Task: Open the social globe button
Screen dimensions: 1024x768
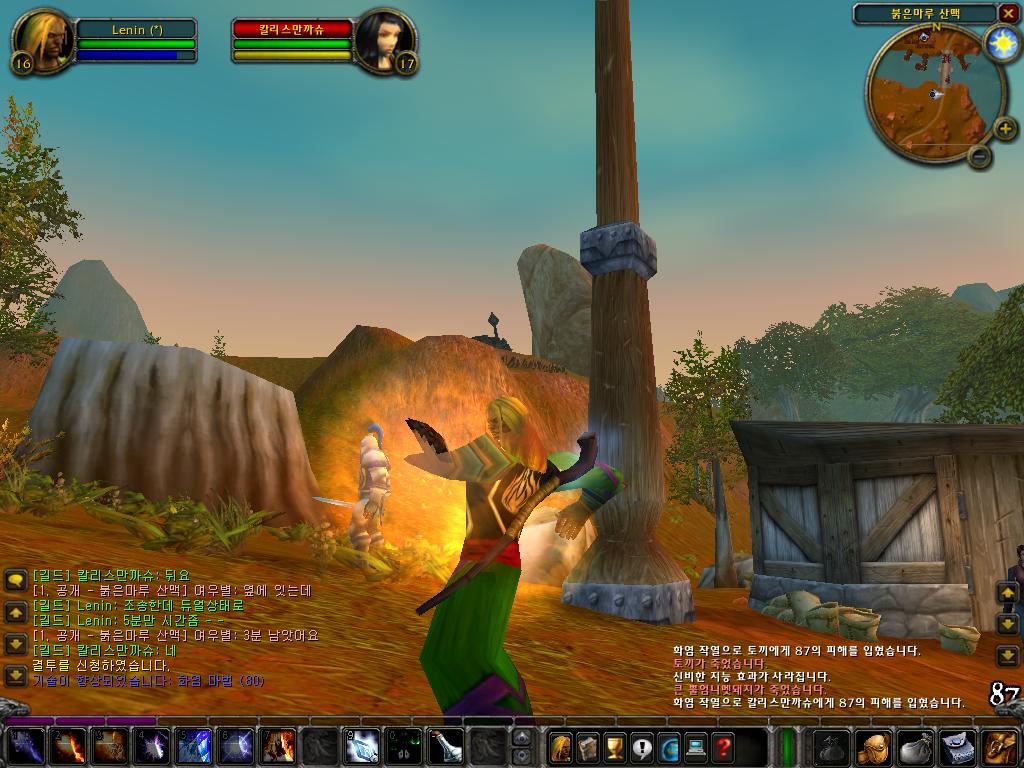Action: point(668,747)
